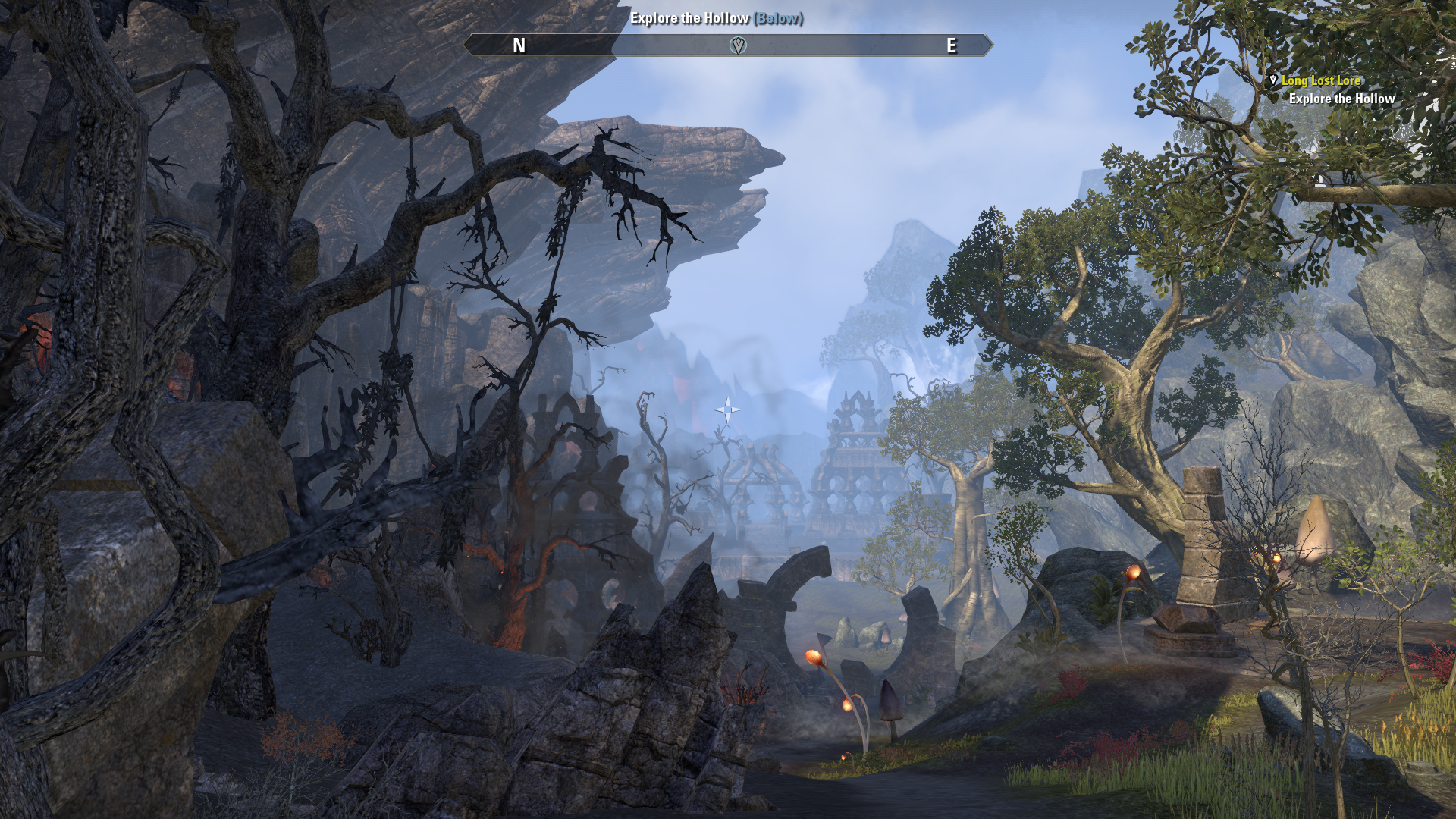Click the Explore the Hollow tracker objective
1456x819 pixels.
click(1341, 99)
